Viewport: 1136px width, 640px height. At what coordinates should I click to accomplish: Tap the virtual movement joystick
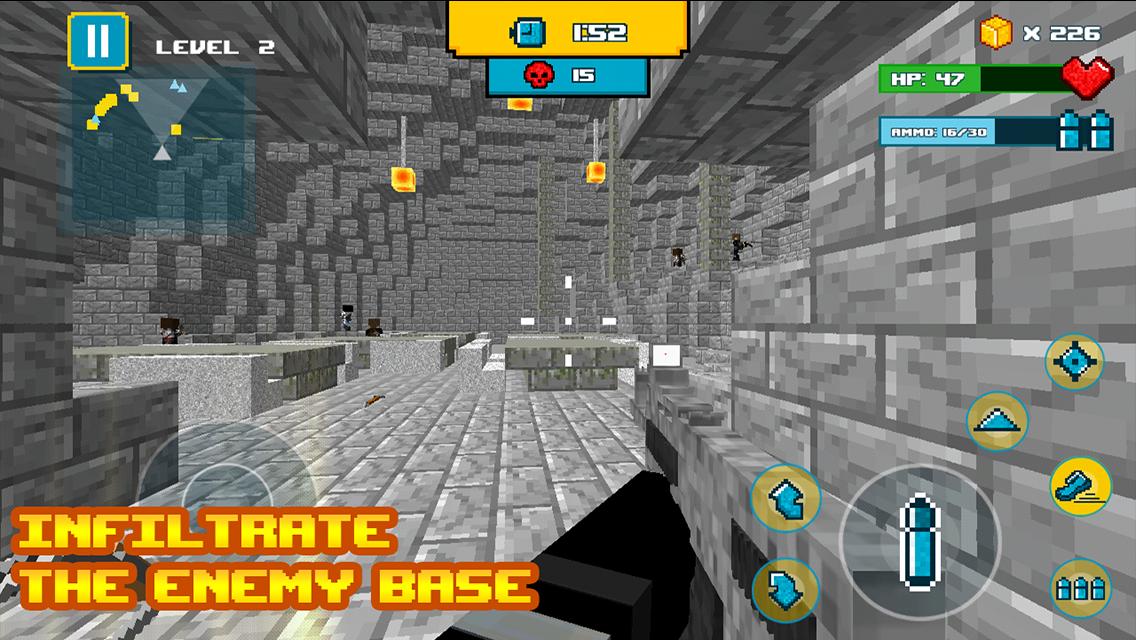pyautogui.click(x=226, y=492)
